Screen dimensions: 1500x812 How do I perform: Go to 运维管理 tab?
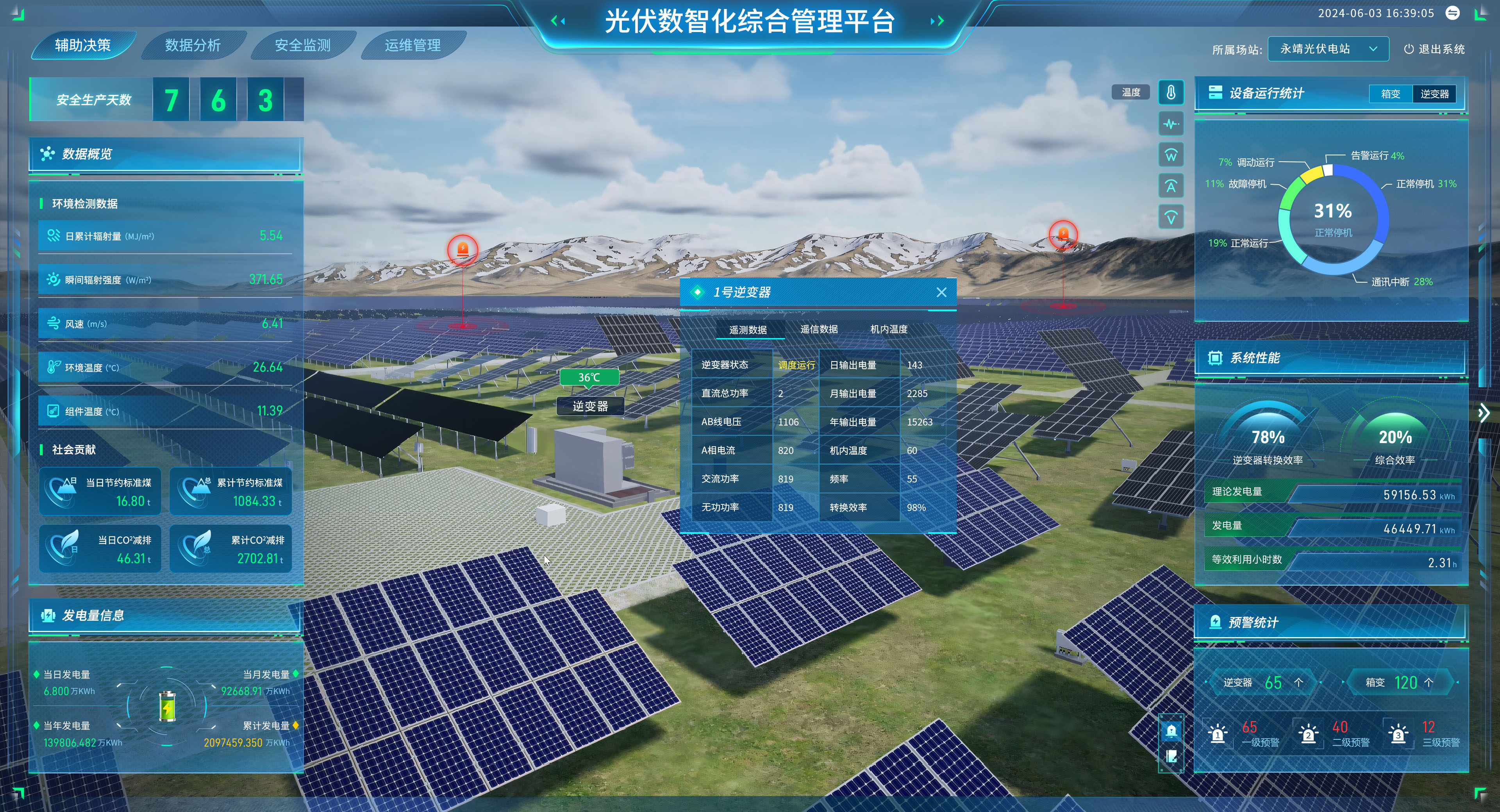pyautogui.click(x=412, y=45)
